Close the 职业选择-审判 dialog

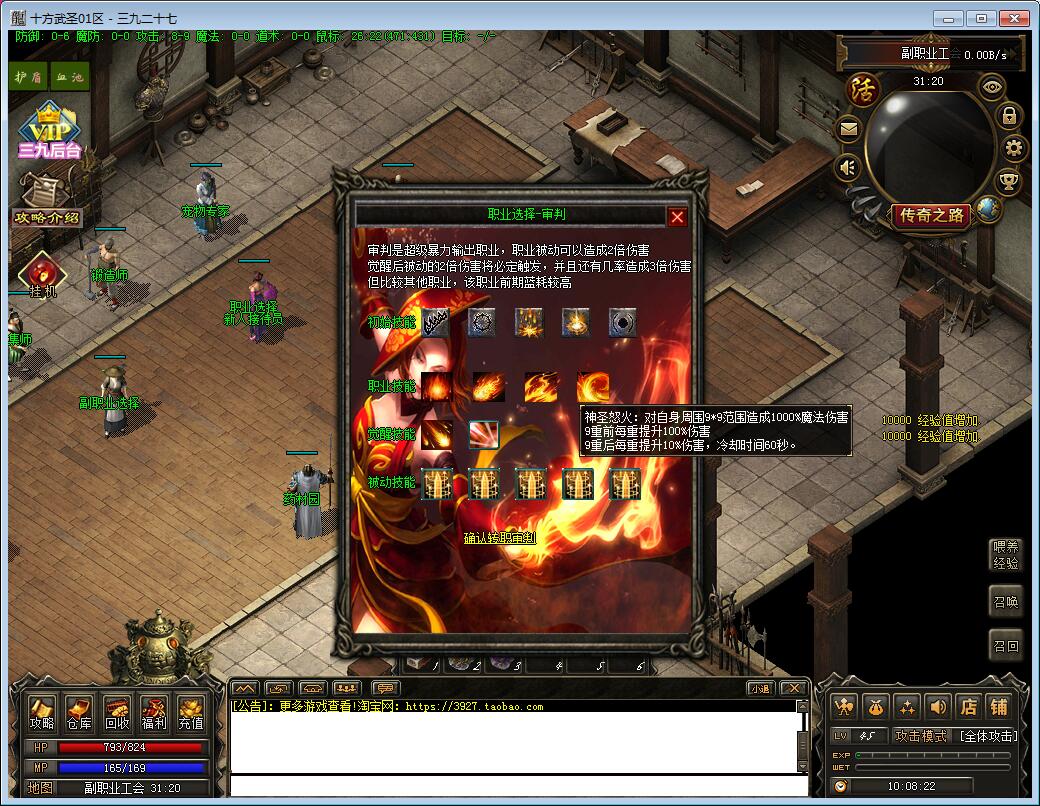677,216
